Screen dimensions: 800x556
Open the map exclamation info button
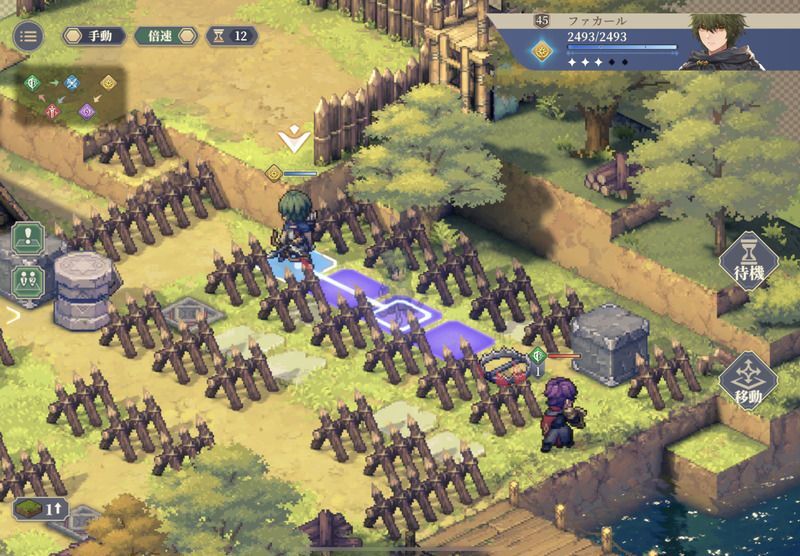pyautogui.click(x=27, y=240)
